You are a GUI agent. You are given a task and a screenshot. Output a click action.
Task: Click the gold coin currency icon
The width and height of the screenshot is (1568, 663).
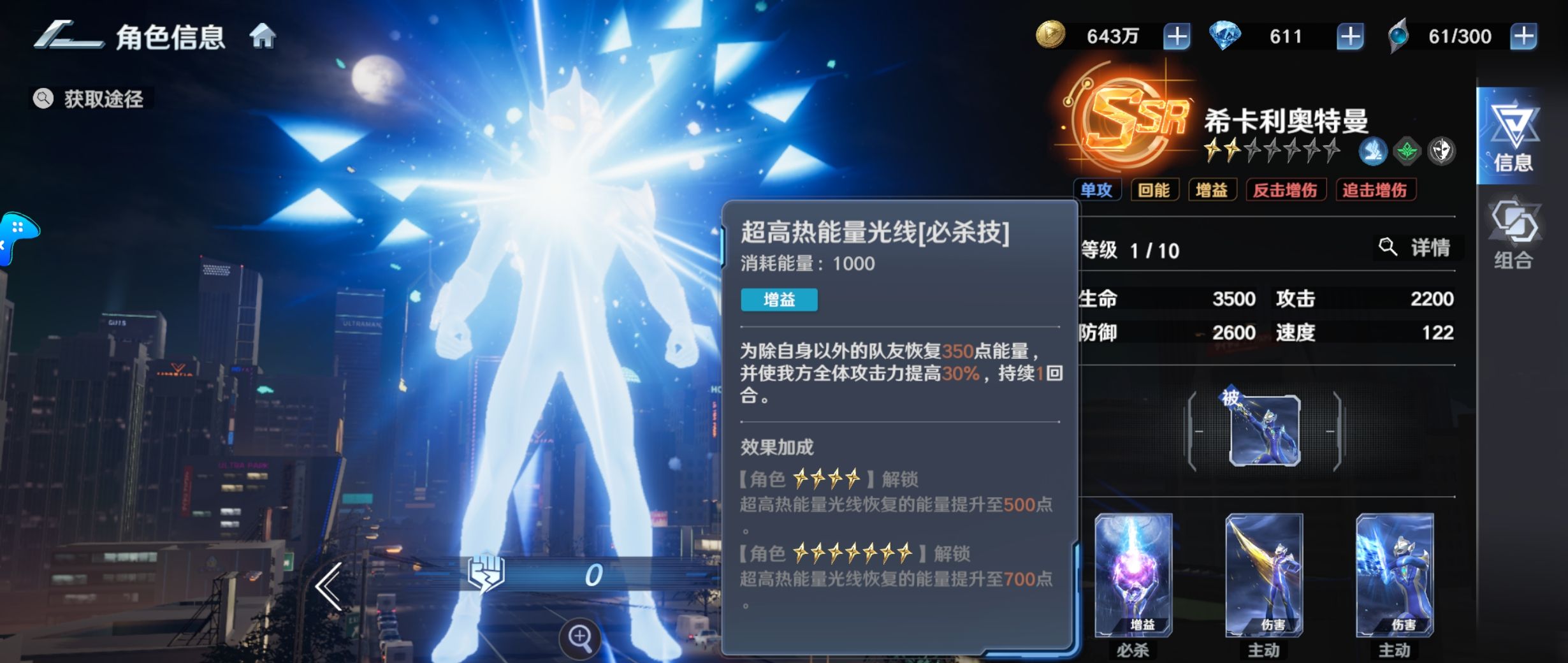[x=1052, y=36]
